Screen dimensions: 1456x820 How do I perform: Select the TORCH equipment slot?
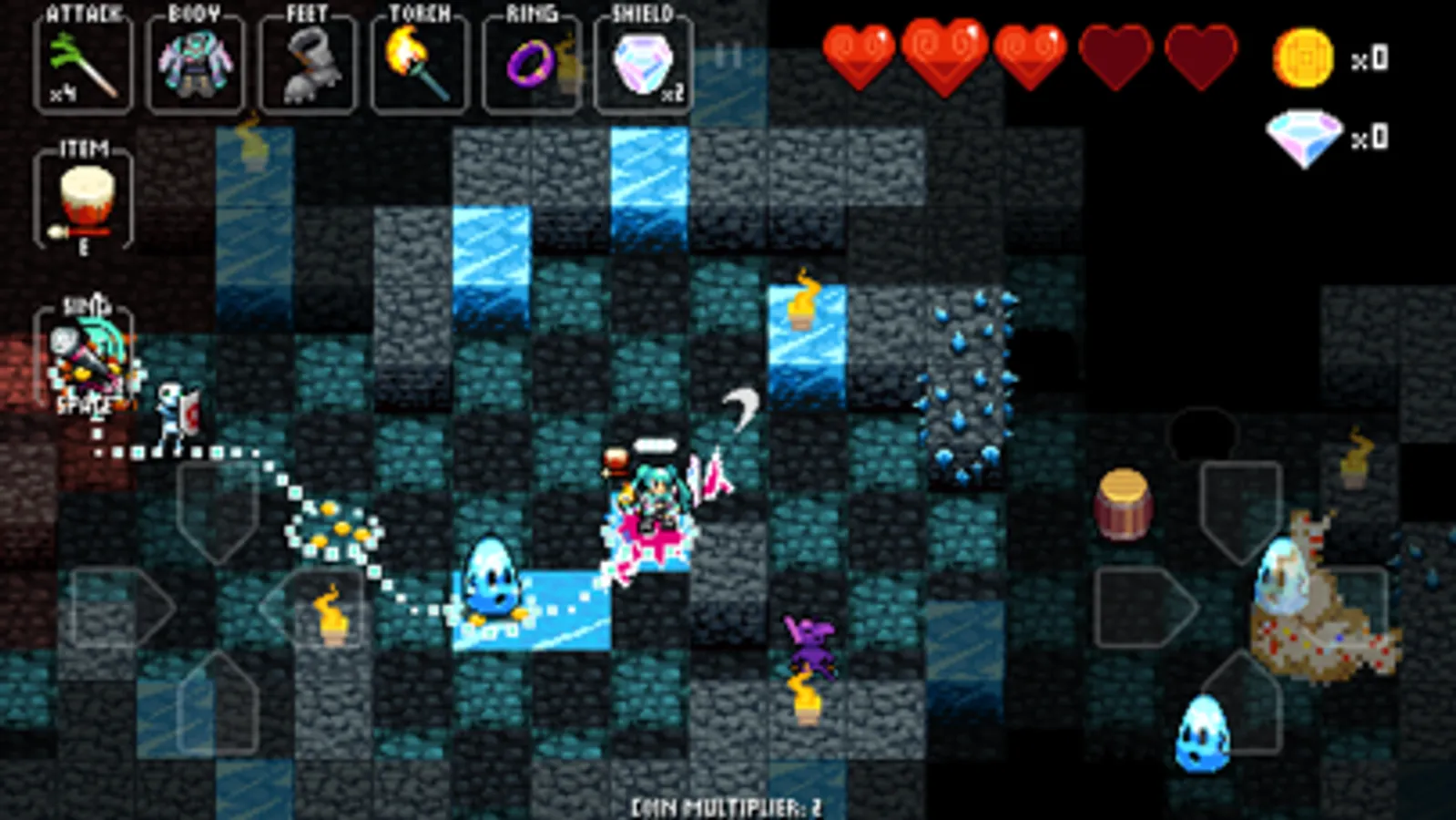(x=417, y=62)
